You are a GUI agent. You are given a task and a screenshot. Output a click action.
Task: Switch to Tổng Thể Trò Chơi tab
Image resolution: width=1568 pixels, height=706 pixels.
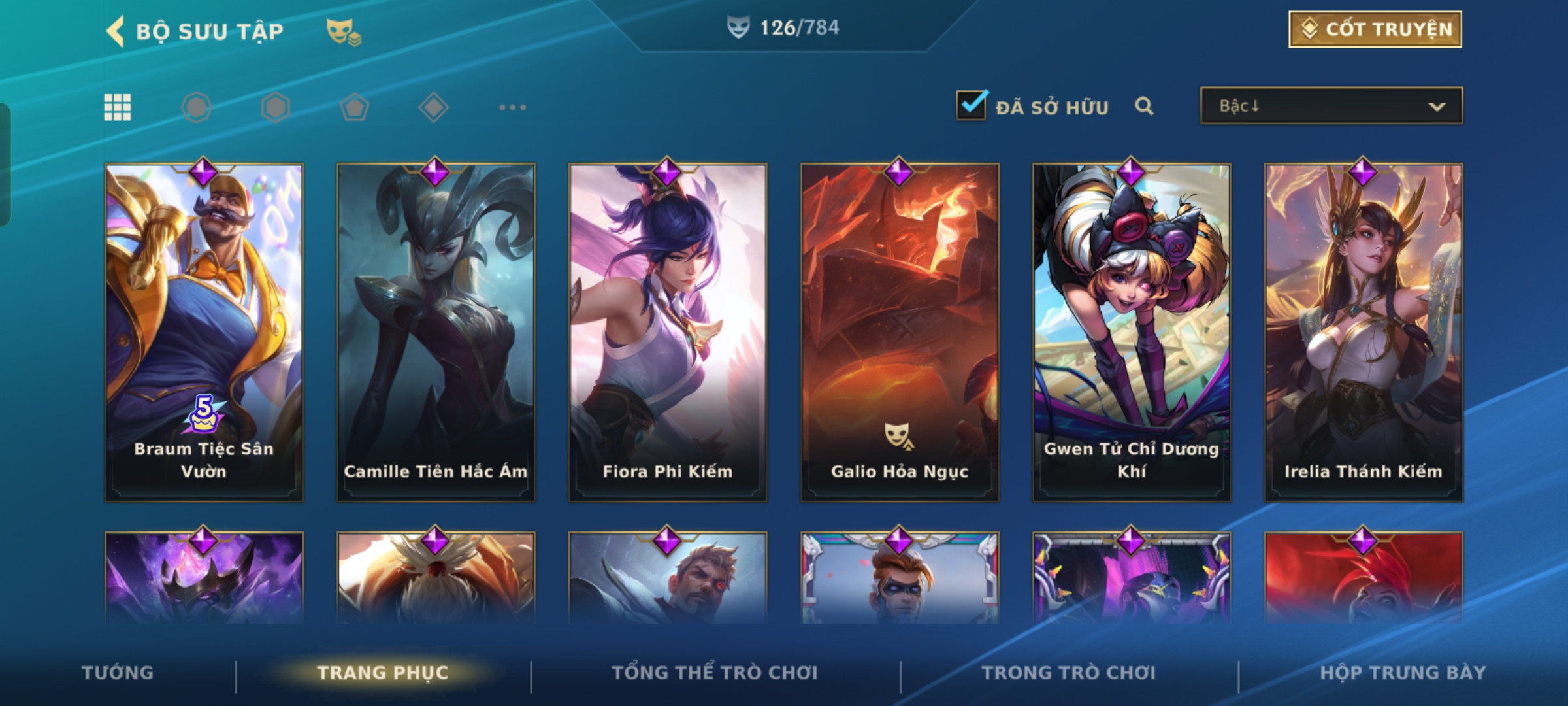715,673
